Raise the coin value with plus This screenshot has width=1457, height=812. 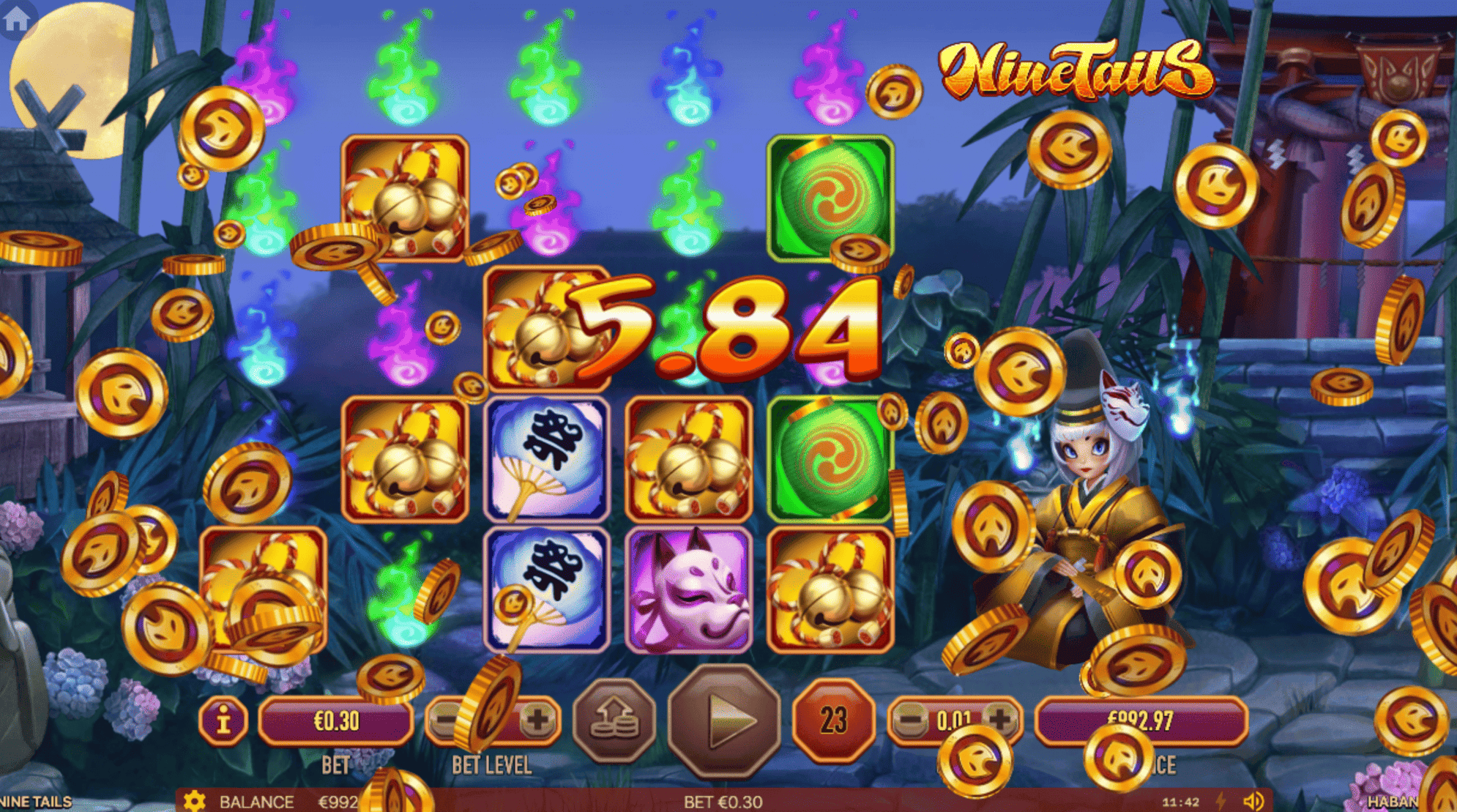[x=1000, y=720]
